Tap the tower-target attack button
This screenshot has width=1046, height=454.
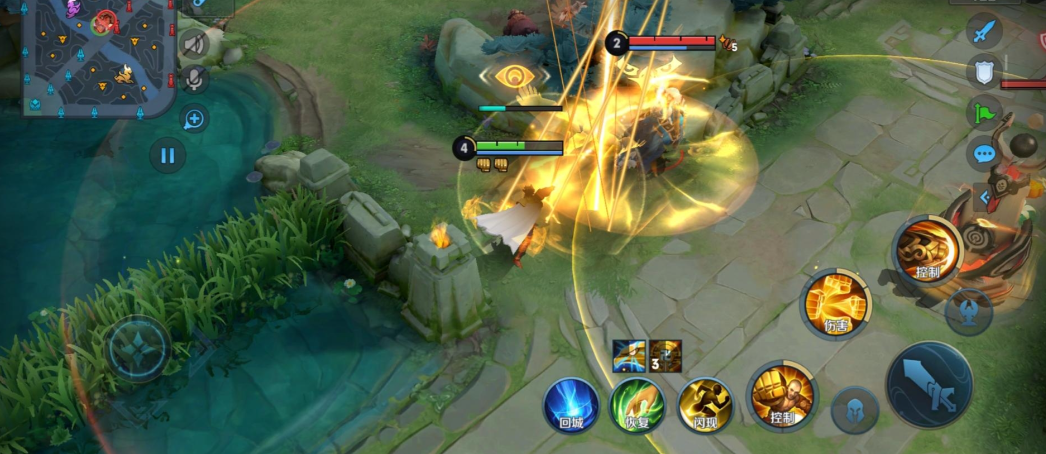tap(968, 311)
